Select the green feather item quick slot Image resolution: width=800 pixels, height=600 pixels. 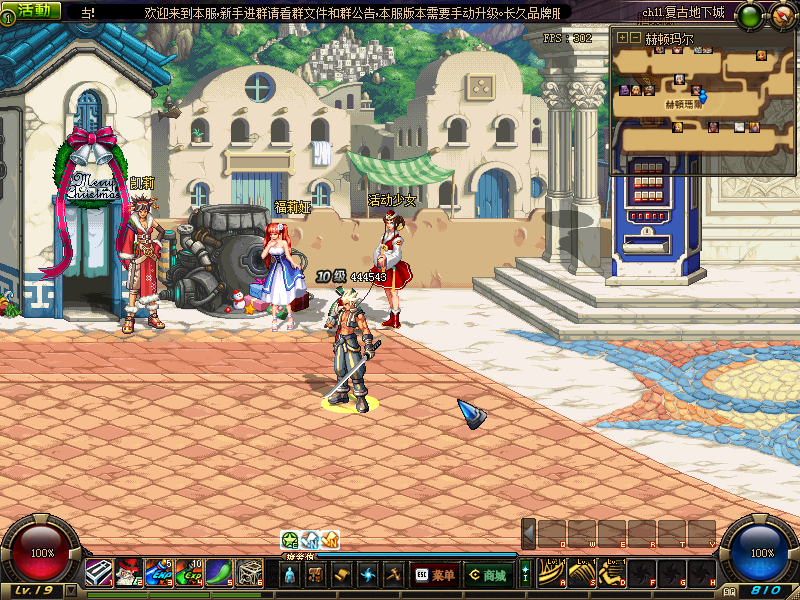pos(219,573)
